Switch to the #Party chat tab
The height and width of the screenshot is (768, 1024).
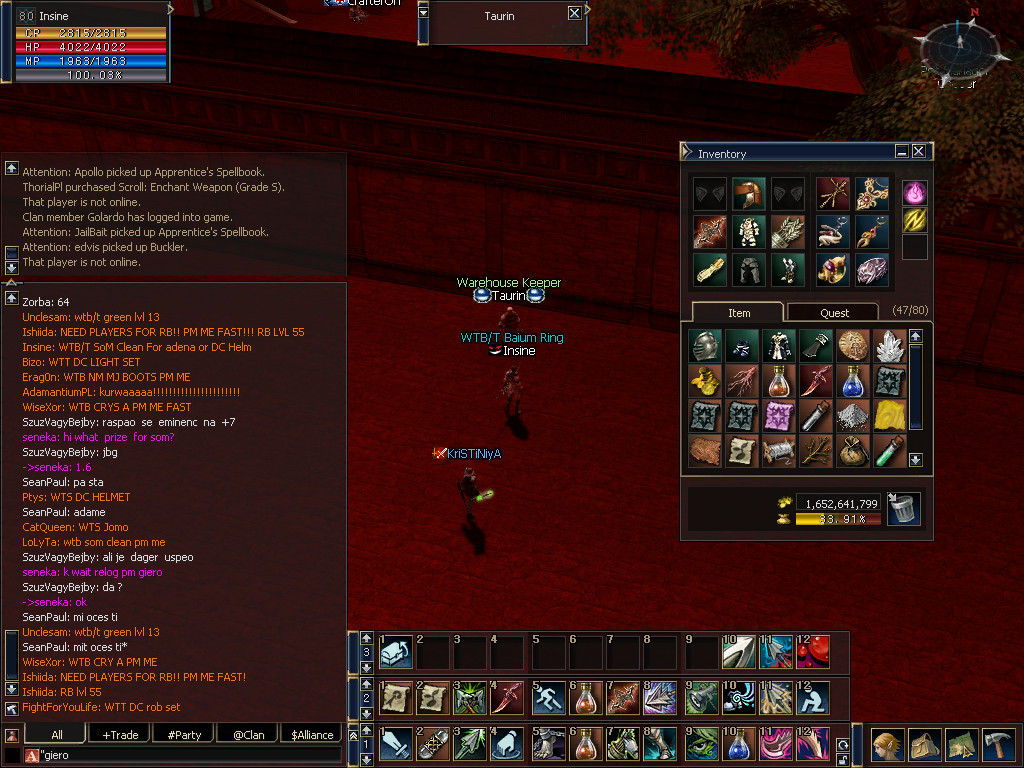coord(184,735)
